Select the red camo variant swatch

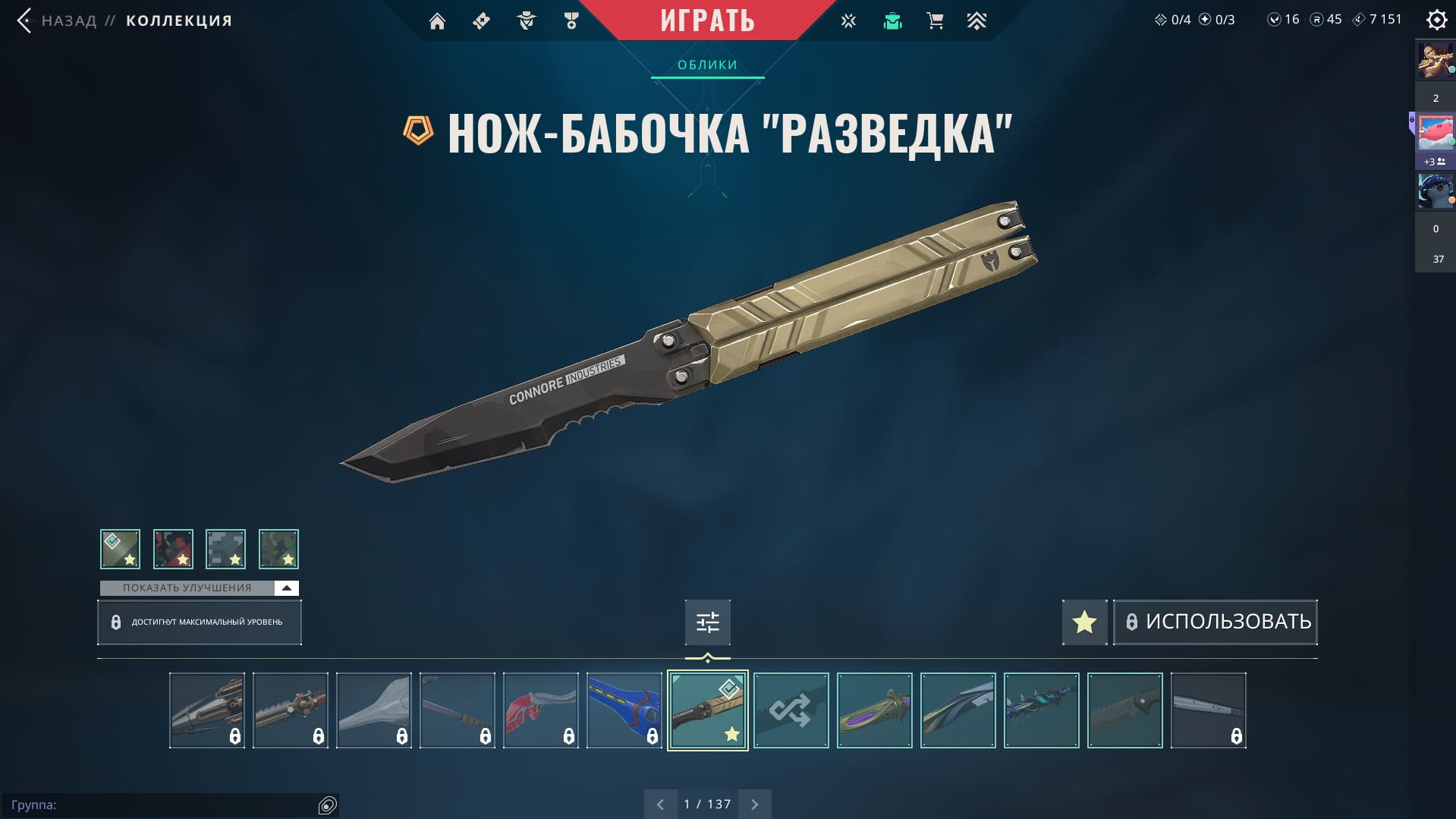tap(173, 549)
